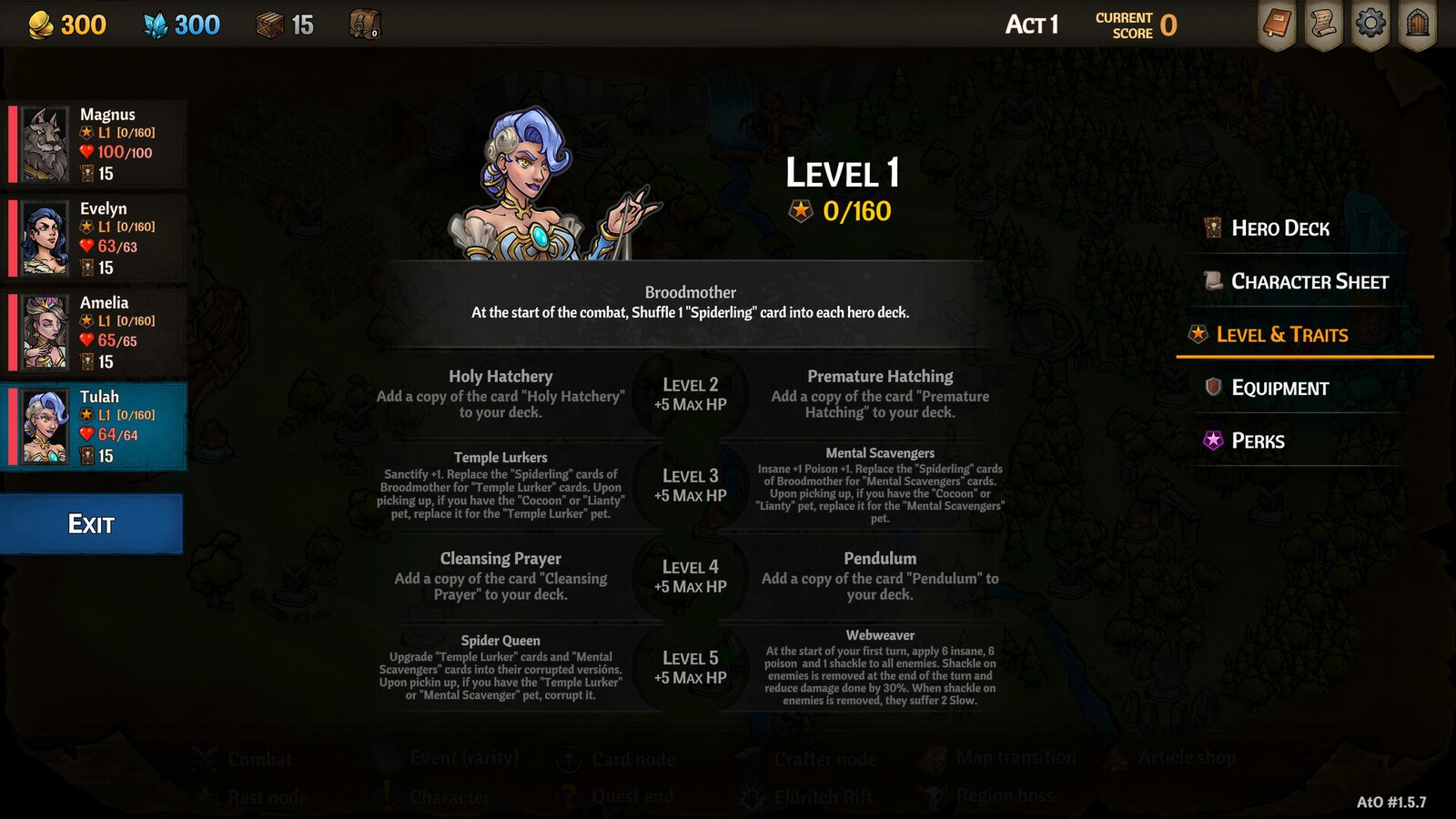This screenshot has width=1456, height=819.
Task: Open the Hero Deck tab
Action: [x=1279, y=228]
